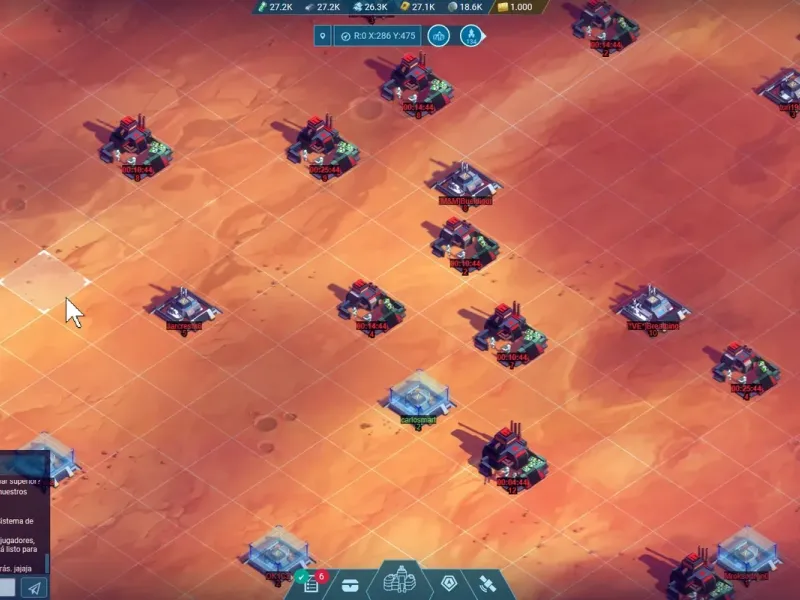Open the satellite menu in bottom toolbar

[487, 584]
